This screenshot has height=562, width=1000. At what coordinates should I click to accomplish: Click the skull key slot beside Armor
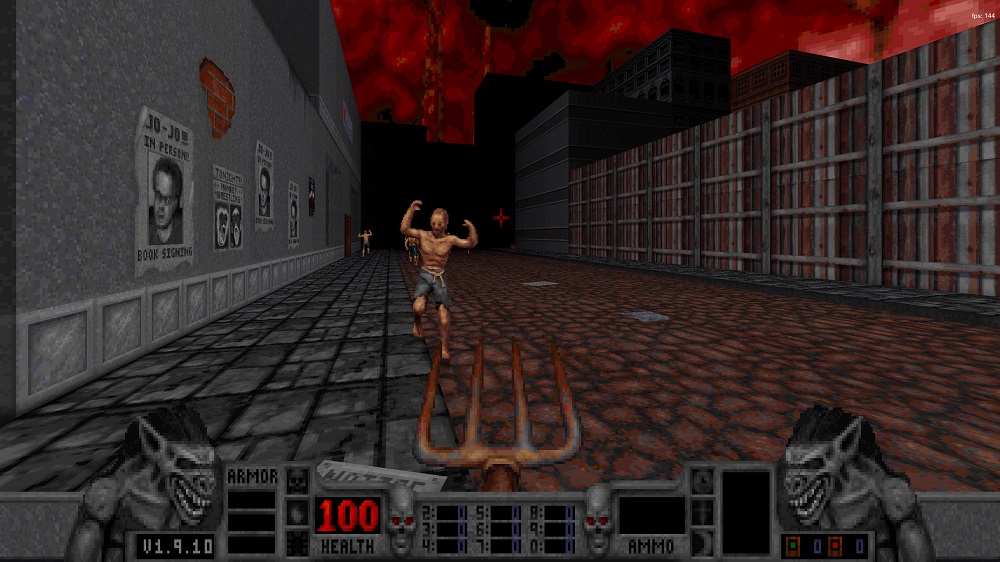(x=298, y=481)
